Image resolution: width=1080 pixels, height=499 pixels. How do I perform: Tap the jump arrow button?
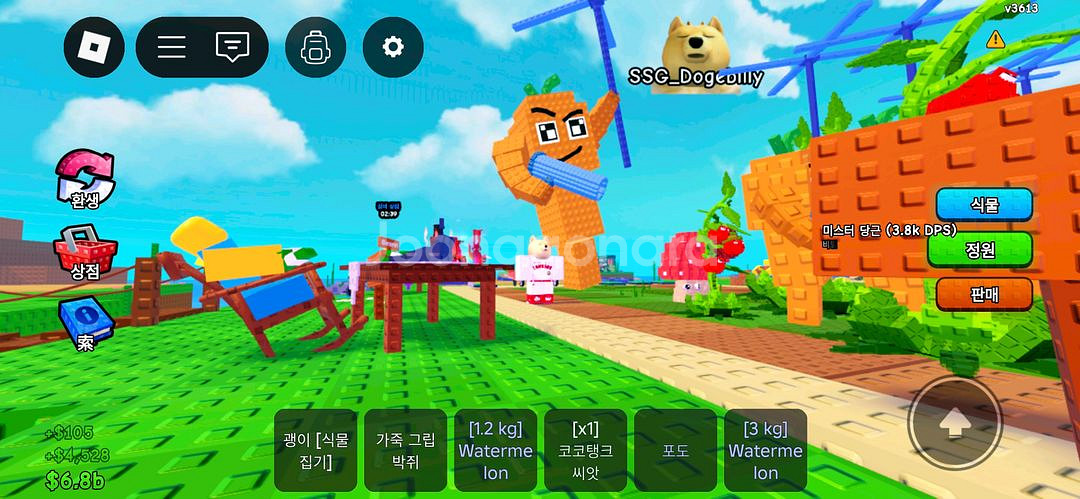click(955, 423)
